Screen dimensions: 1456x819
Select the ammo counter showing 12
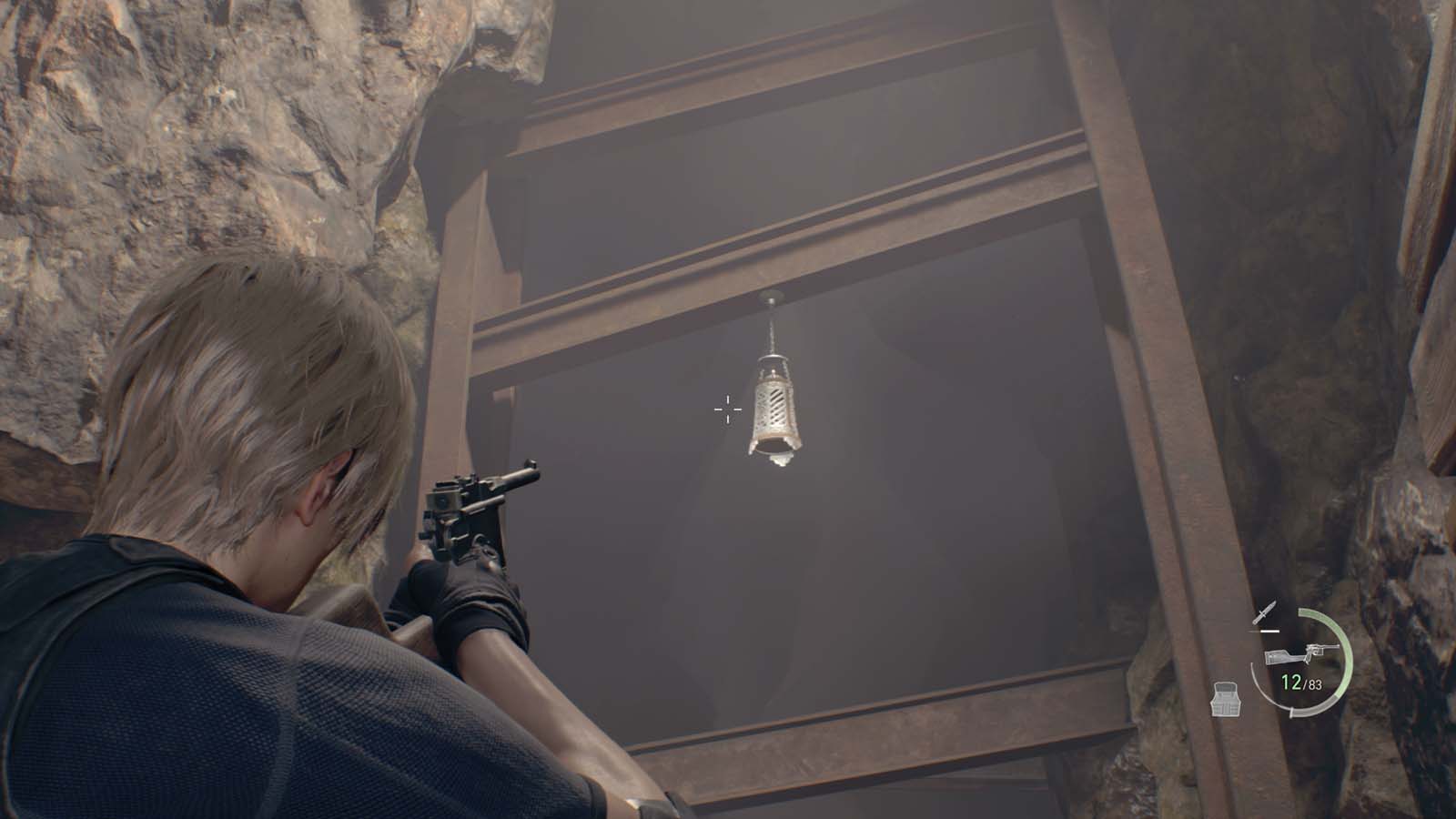1290,681
